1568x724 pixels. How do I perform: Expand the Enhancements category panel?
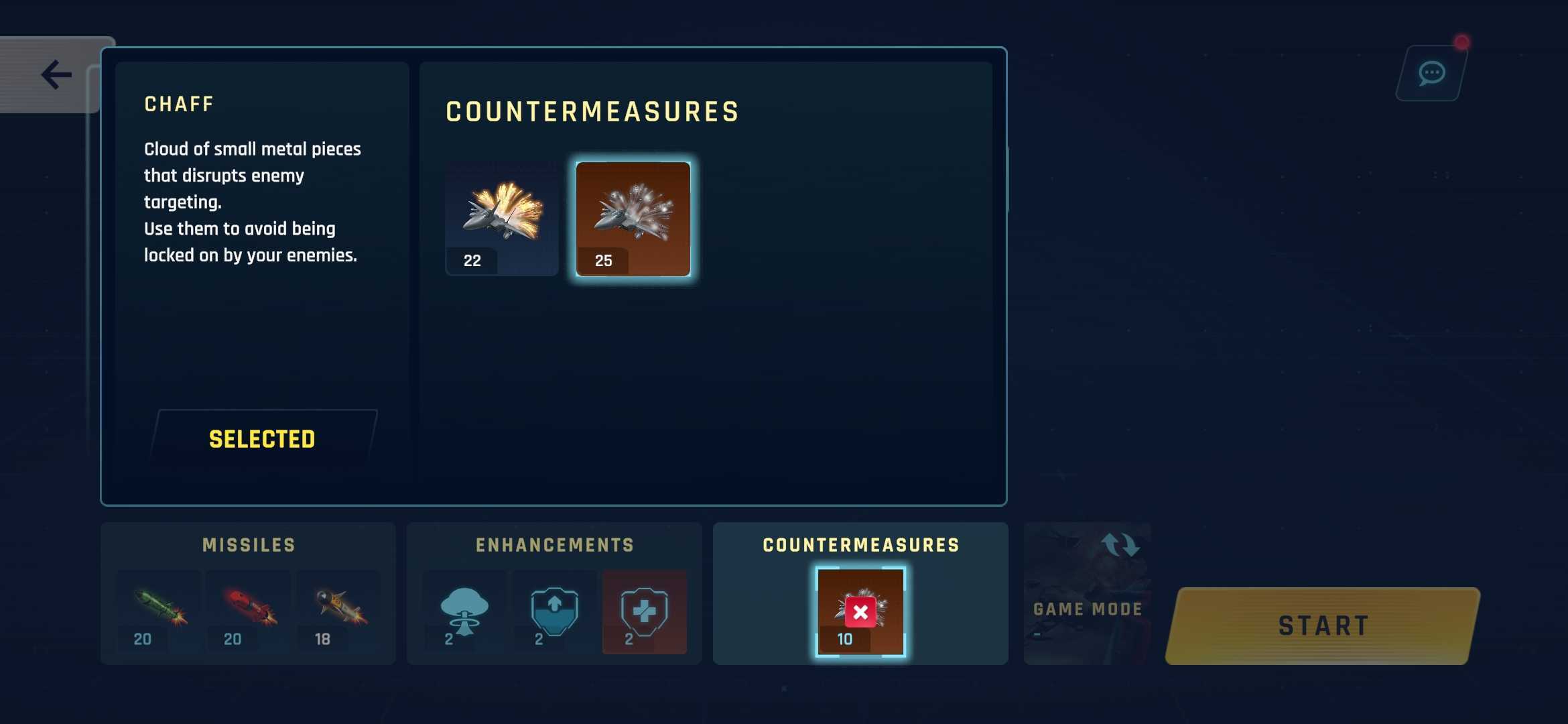[553, 545]
